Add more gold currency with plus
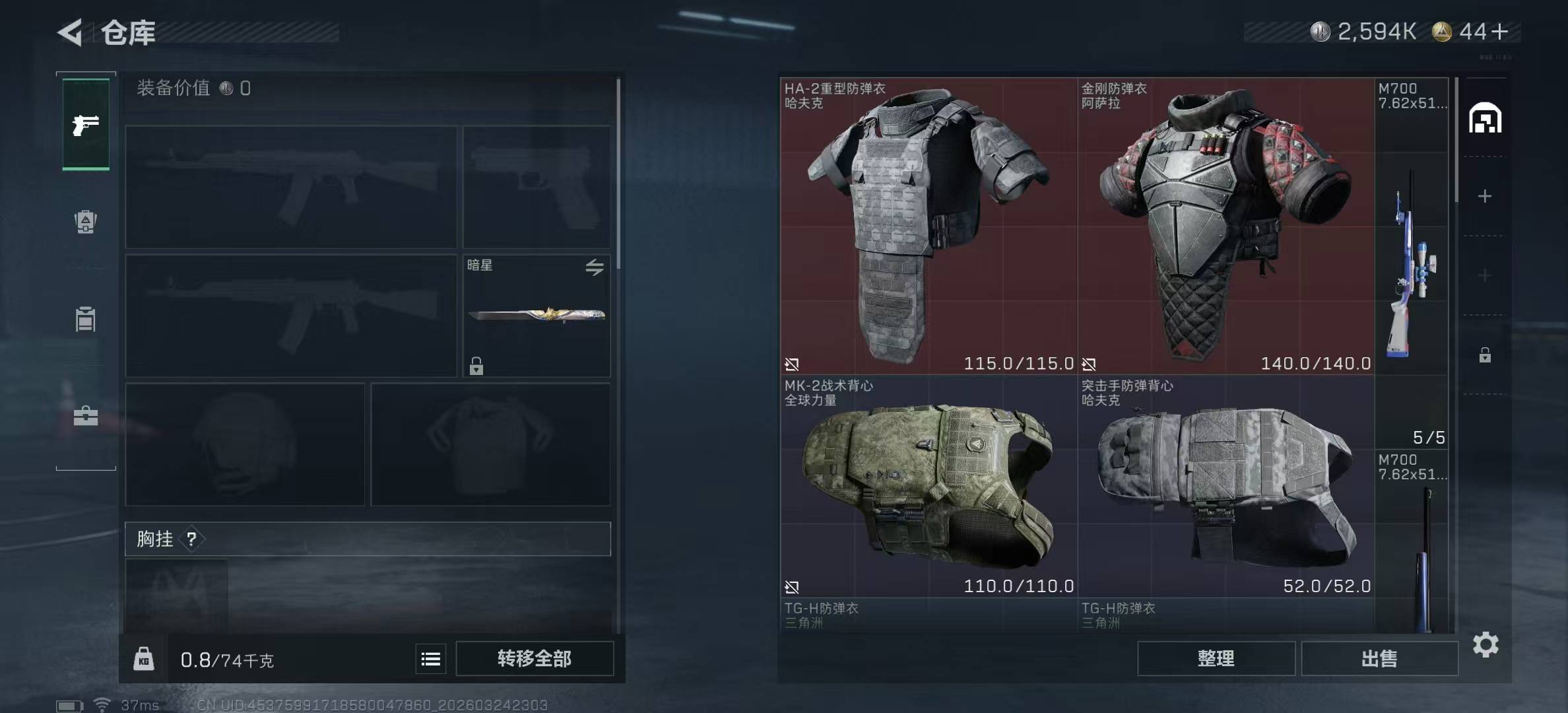Image resolution: width=1568 pixels, height=713 pixels. tap(1500, 32)
